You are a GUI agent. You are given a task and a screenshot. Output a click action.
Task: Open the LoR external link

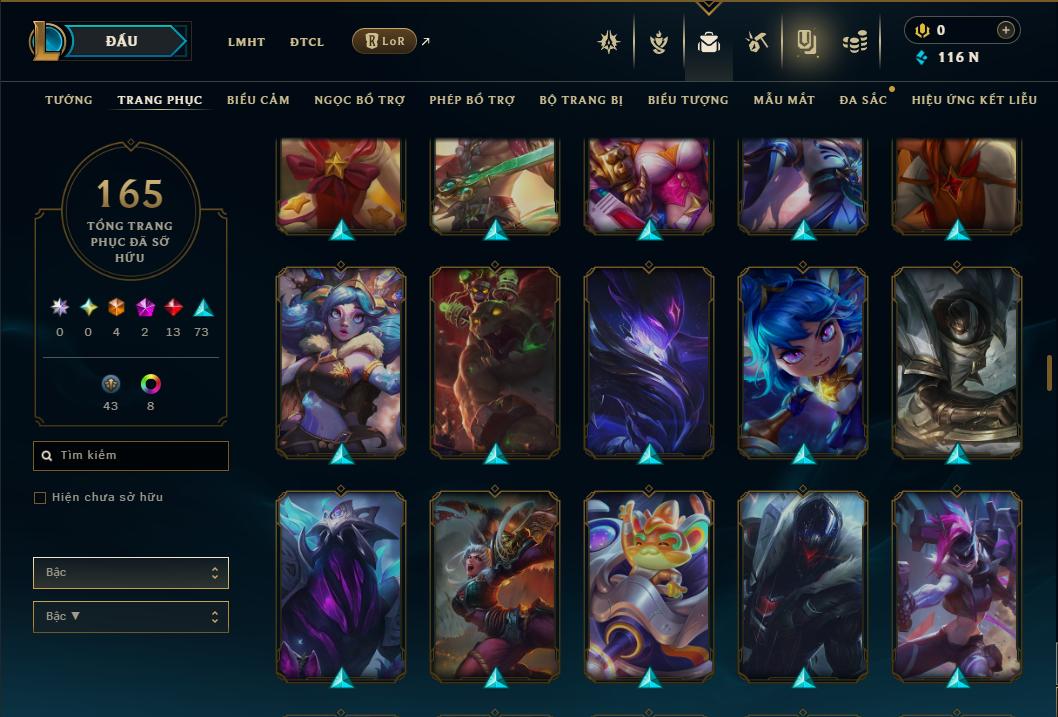point(385,41)
